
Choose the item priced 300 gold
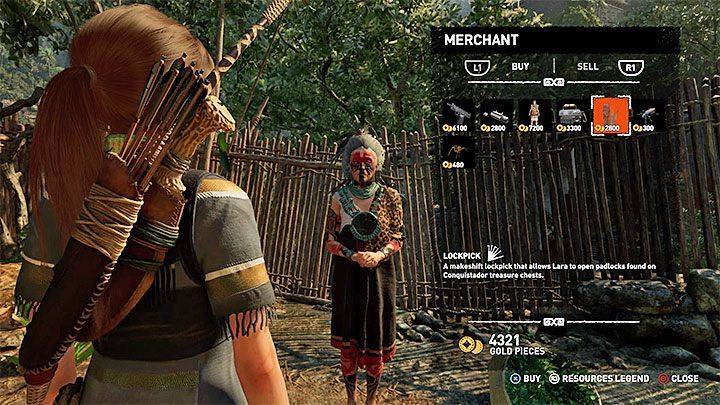647,114
